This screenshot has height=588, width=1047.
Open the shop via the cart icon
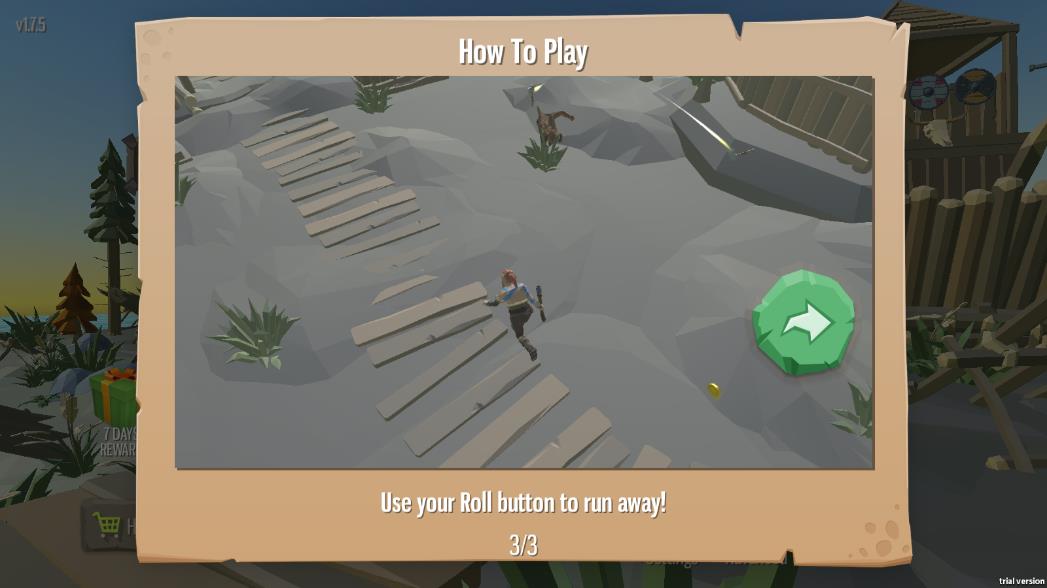(106, 524)
